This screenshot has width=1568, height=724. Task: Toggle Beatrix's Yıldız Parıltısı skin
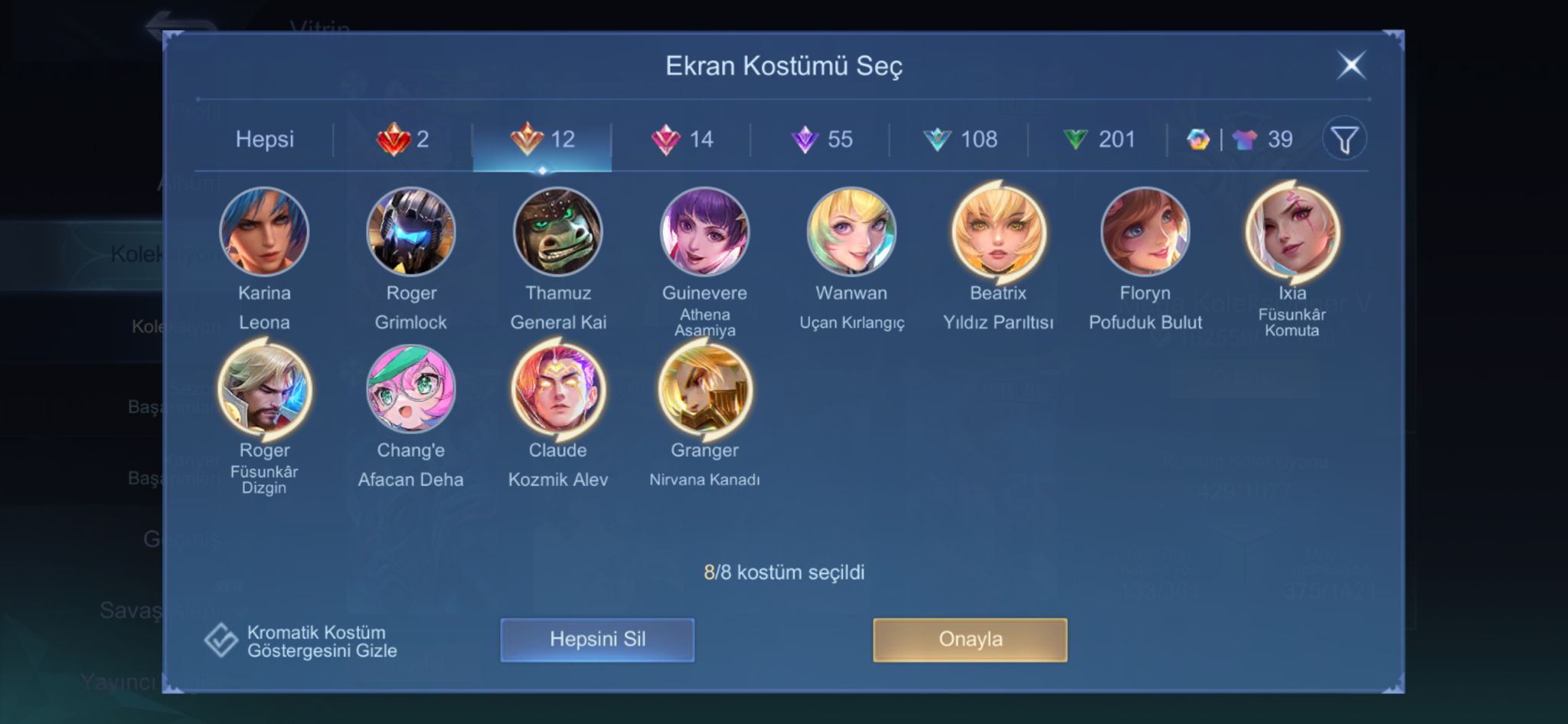coord(998,231)
